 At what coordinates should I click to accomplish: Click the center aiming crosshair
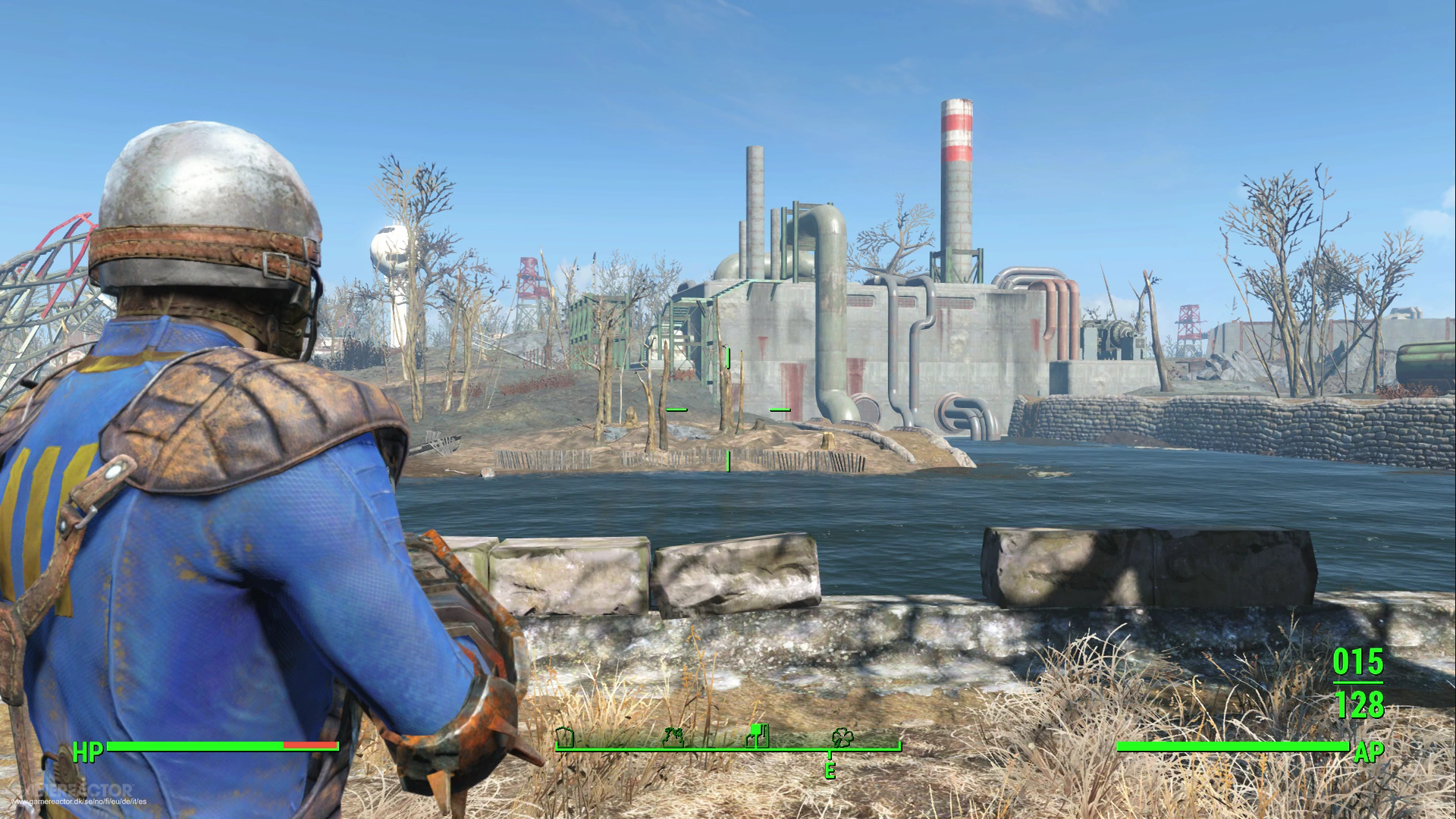726,409
